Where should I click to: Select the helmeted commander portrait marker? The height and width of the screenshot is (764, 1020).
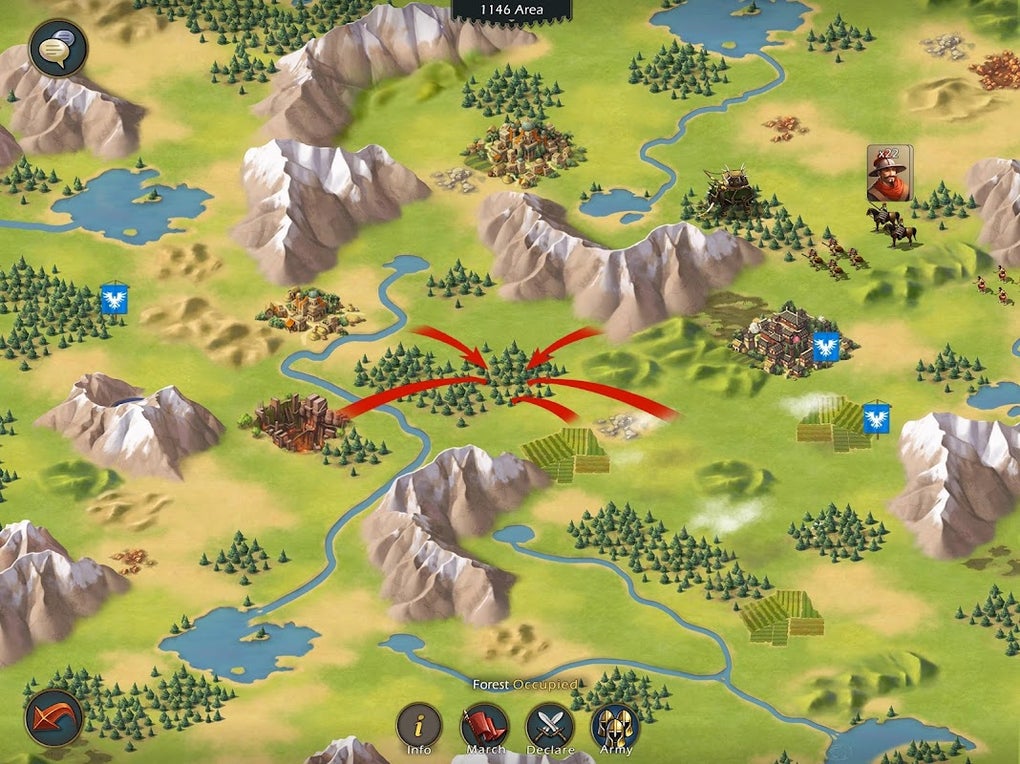[x=889, y=173]
